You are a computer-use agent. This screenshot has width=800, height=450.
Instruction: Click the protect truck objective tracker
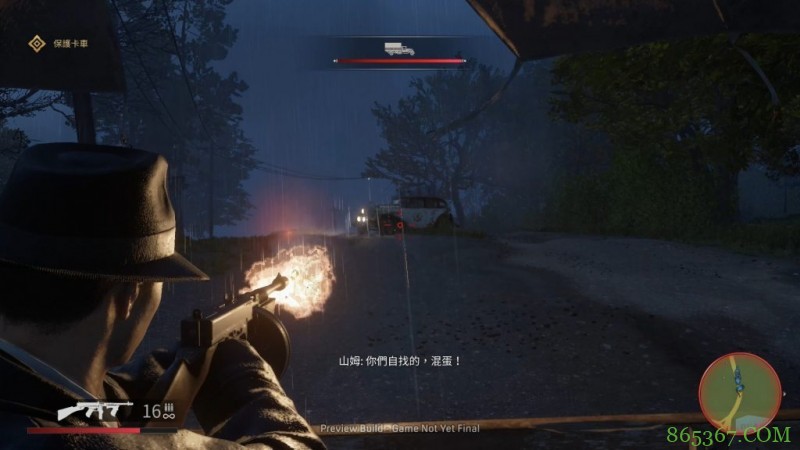click(x=59, y=43)
